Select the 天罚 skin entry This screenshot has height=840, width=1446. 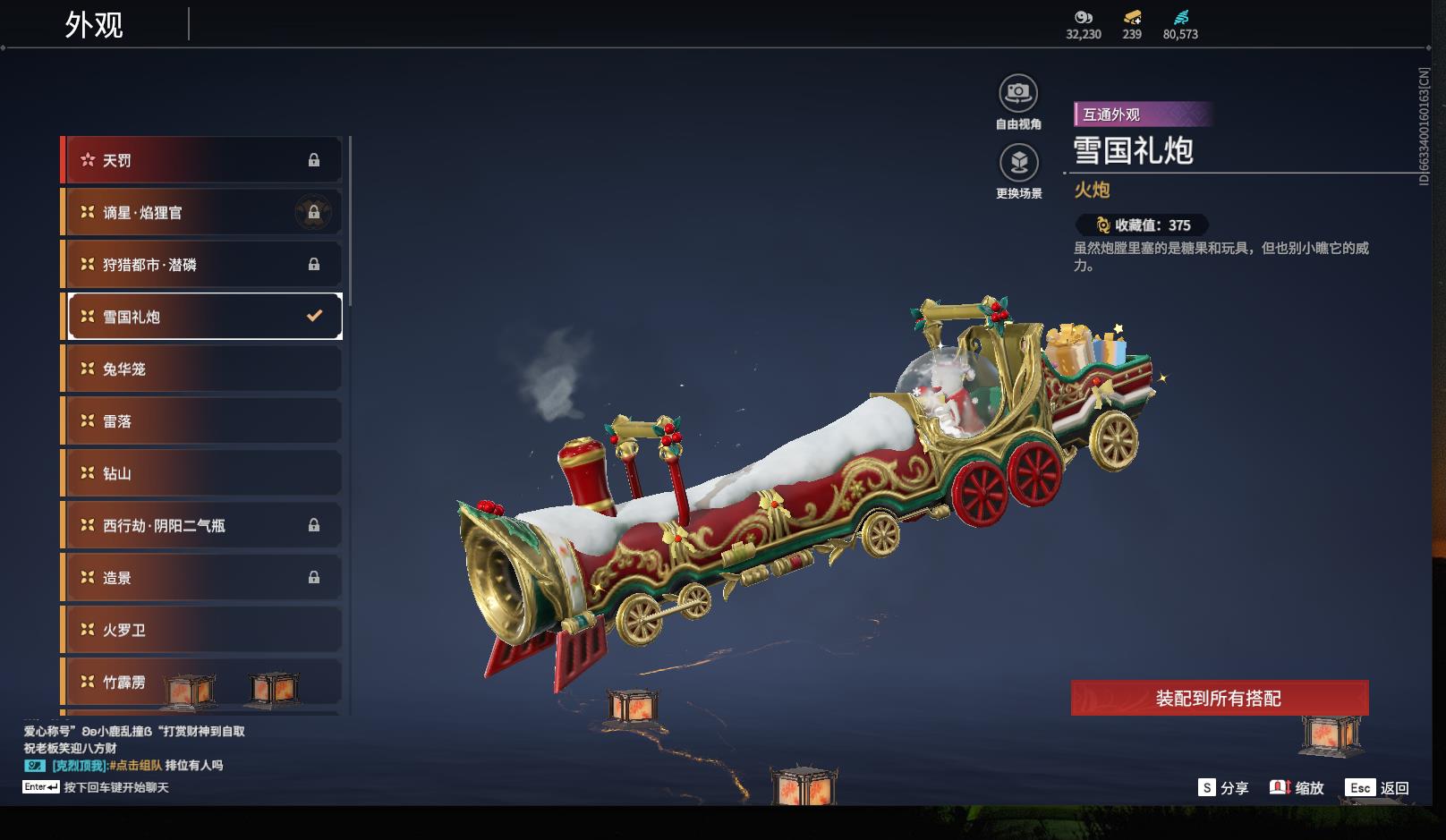pyautogui.click(x=201, y=160)
